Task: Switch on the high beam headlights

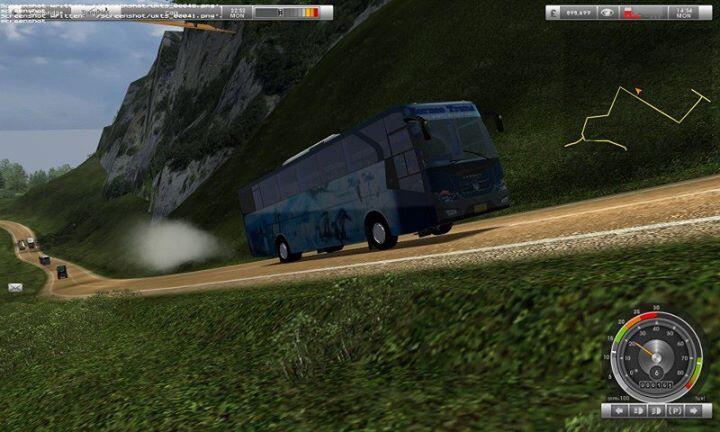Action: tap(655, 410)
